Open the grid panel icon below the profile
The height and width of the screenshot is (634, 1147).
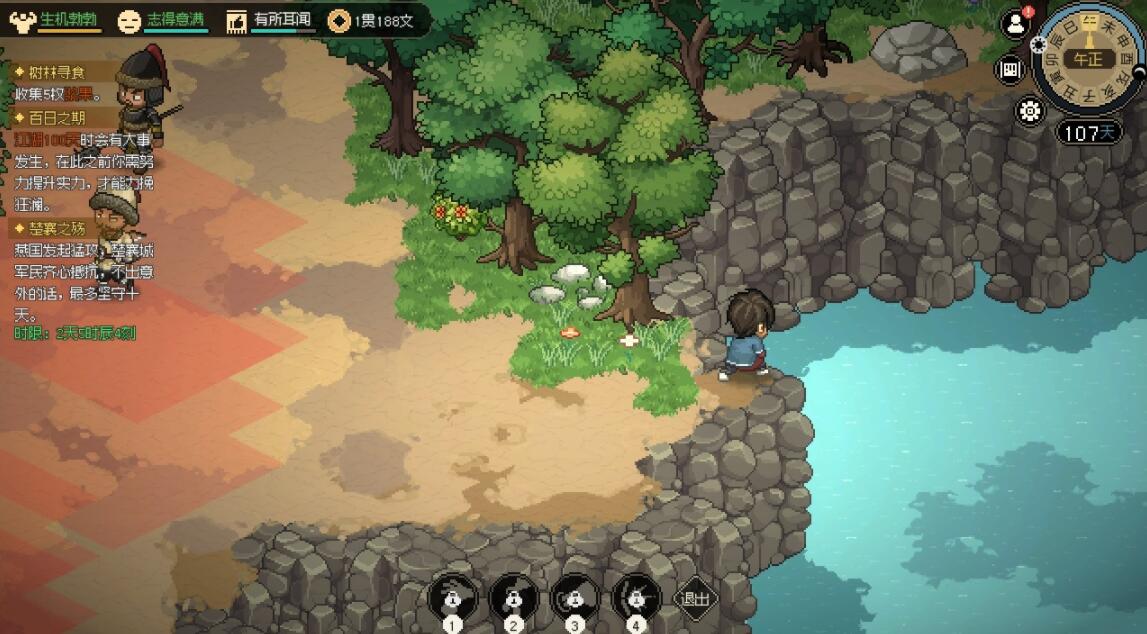[x=1010, y=69]
